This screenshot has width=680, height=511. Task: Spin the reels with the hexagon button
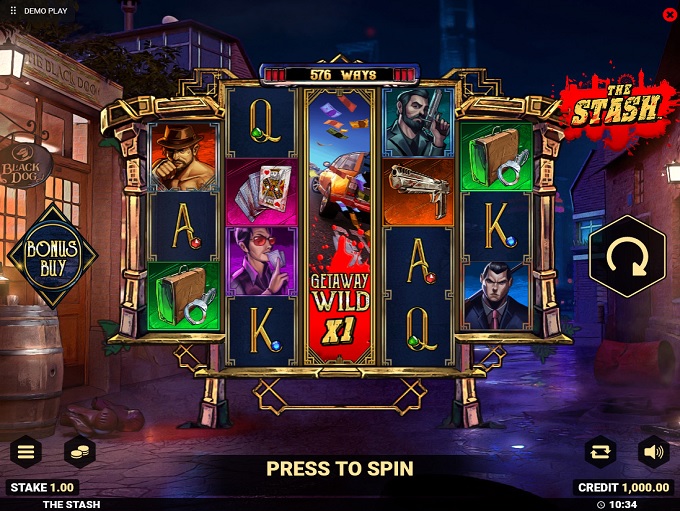point(627,256)
